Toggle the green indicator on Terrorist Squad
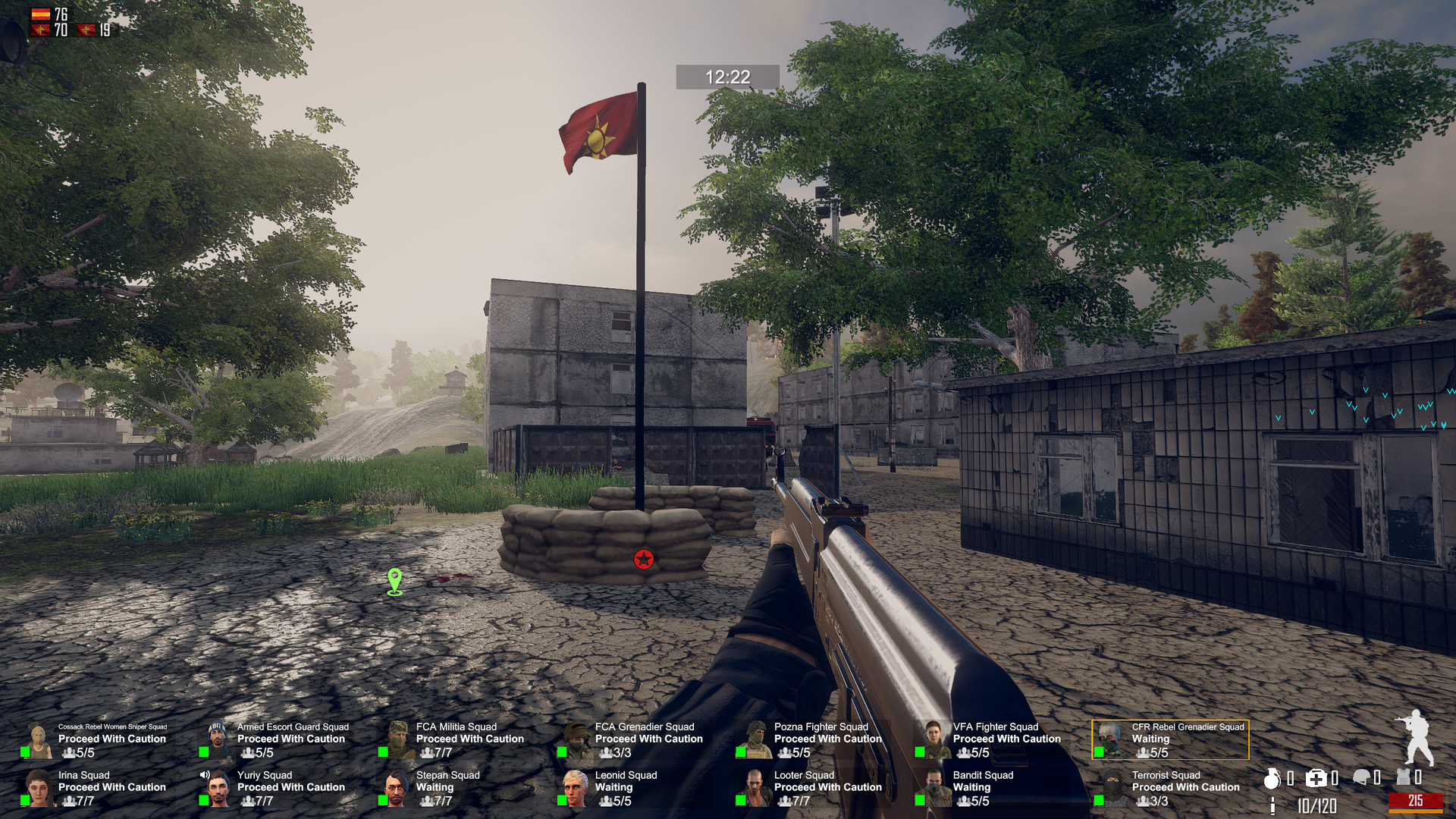This screenshot has height=819, width=1456. tap(1100, 800)
